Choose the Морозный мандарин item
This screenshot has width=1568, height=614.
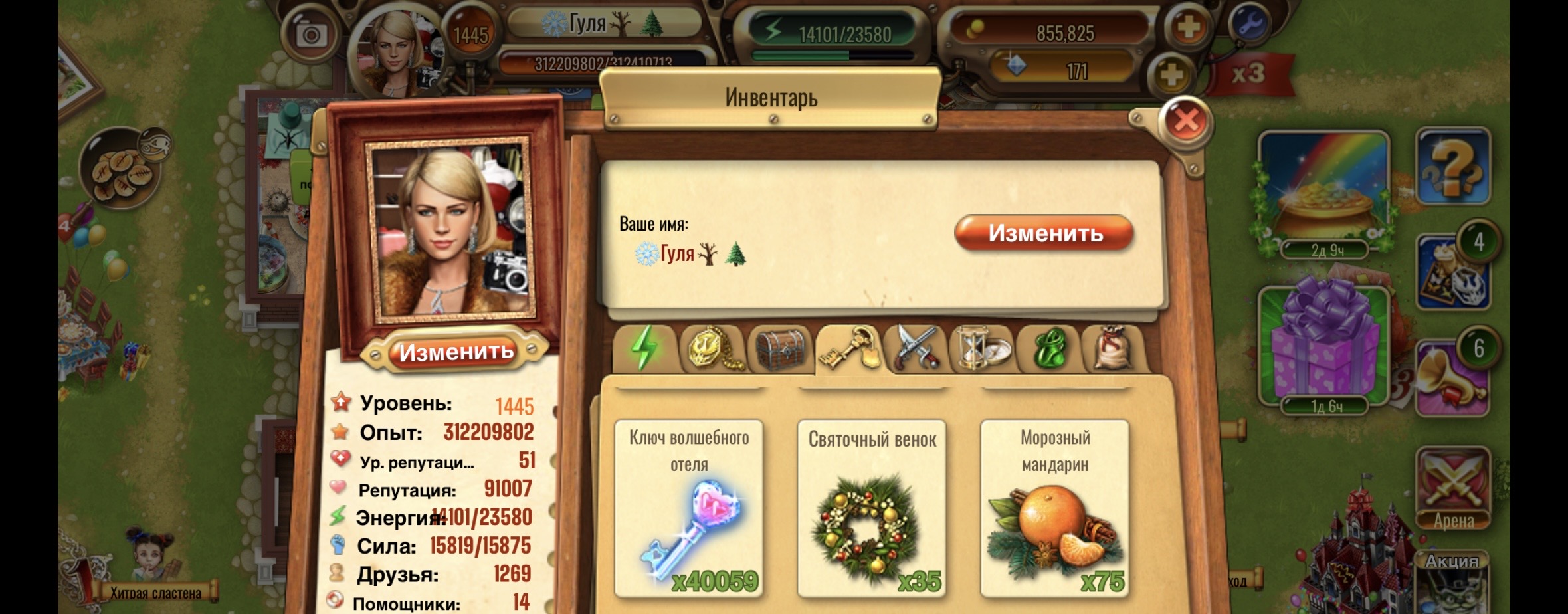(x=1055, y=508)
